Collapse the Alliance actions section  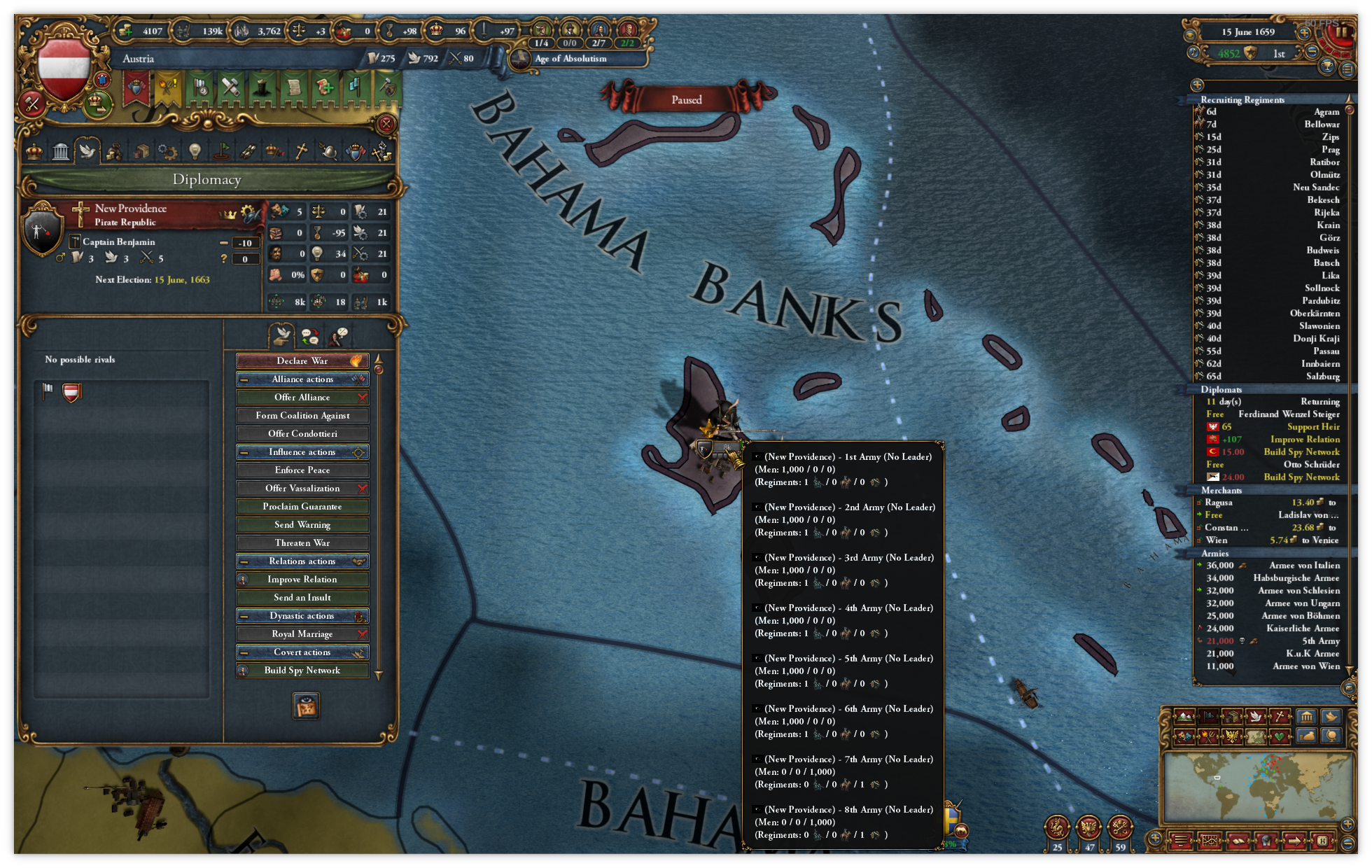click(244, 379)
